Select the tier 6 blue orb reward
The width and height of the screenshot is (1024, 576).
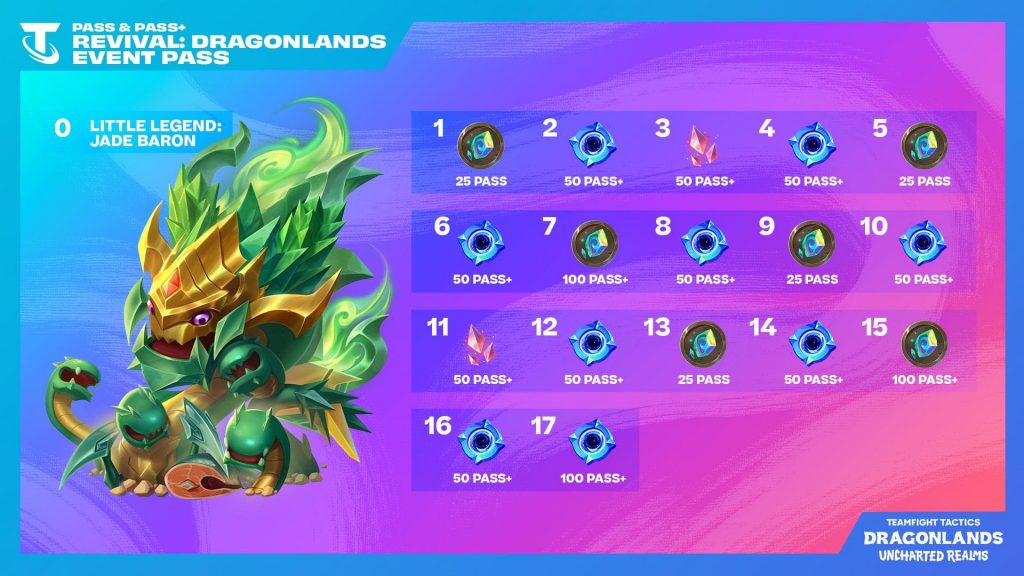pyautogui.click(x=476, y=243)
